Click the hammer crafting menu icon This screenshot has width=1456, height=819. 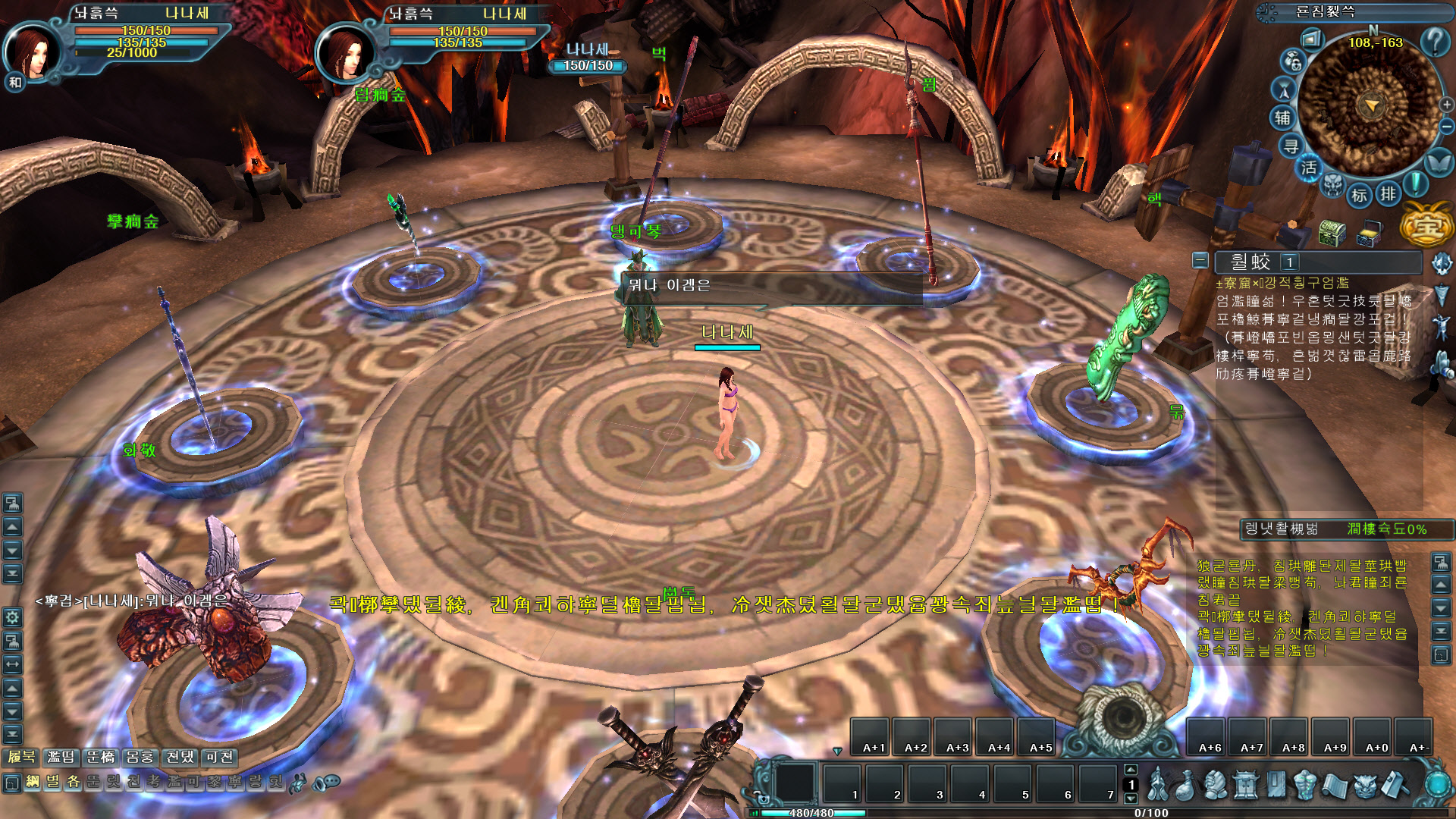pyautogui.click(x=1394, y=786)
